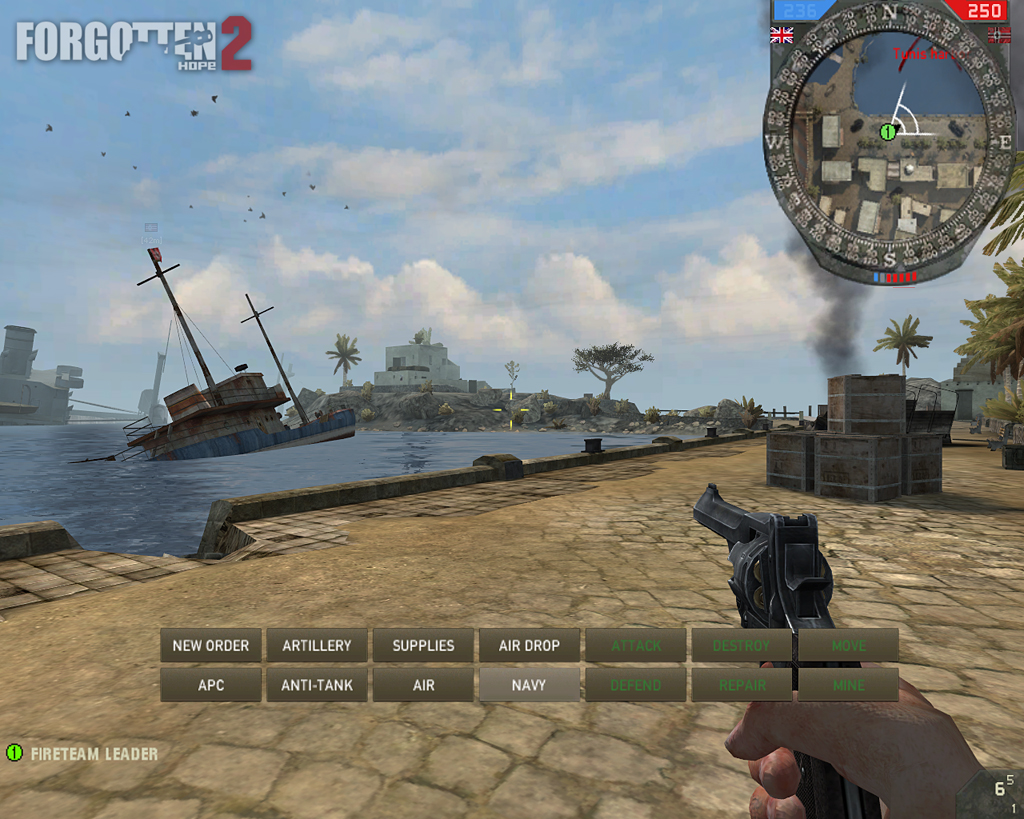This screenshot has width=1024, height=819.
Task: Click the ANTI-TANK request button
Action: click(317, 685)
